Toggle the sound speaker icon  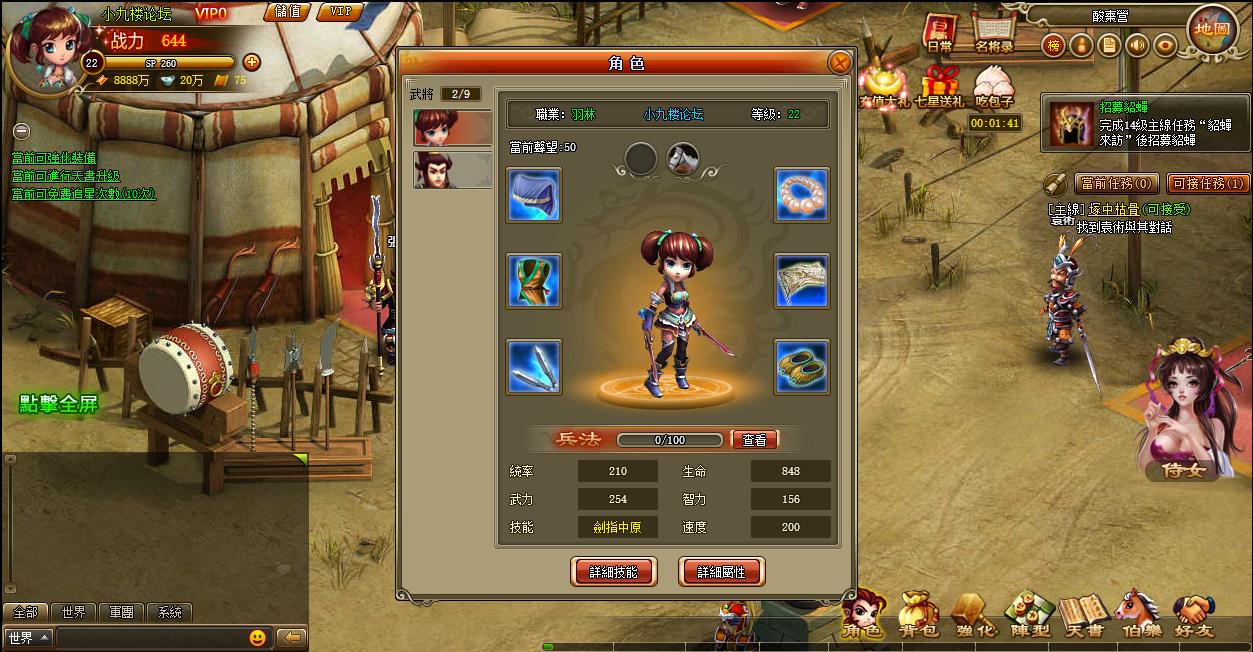click(x=1136, y=45)
